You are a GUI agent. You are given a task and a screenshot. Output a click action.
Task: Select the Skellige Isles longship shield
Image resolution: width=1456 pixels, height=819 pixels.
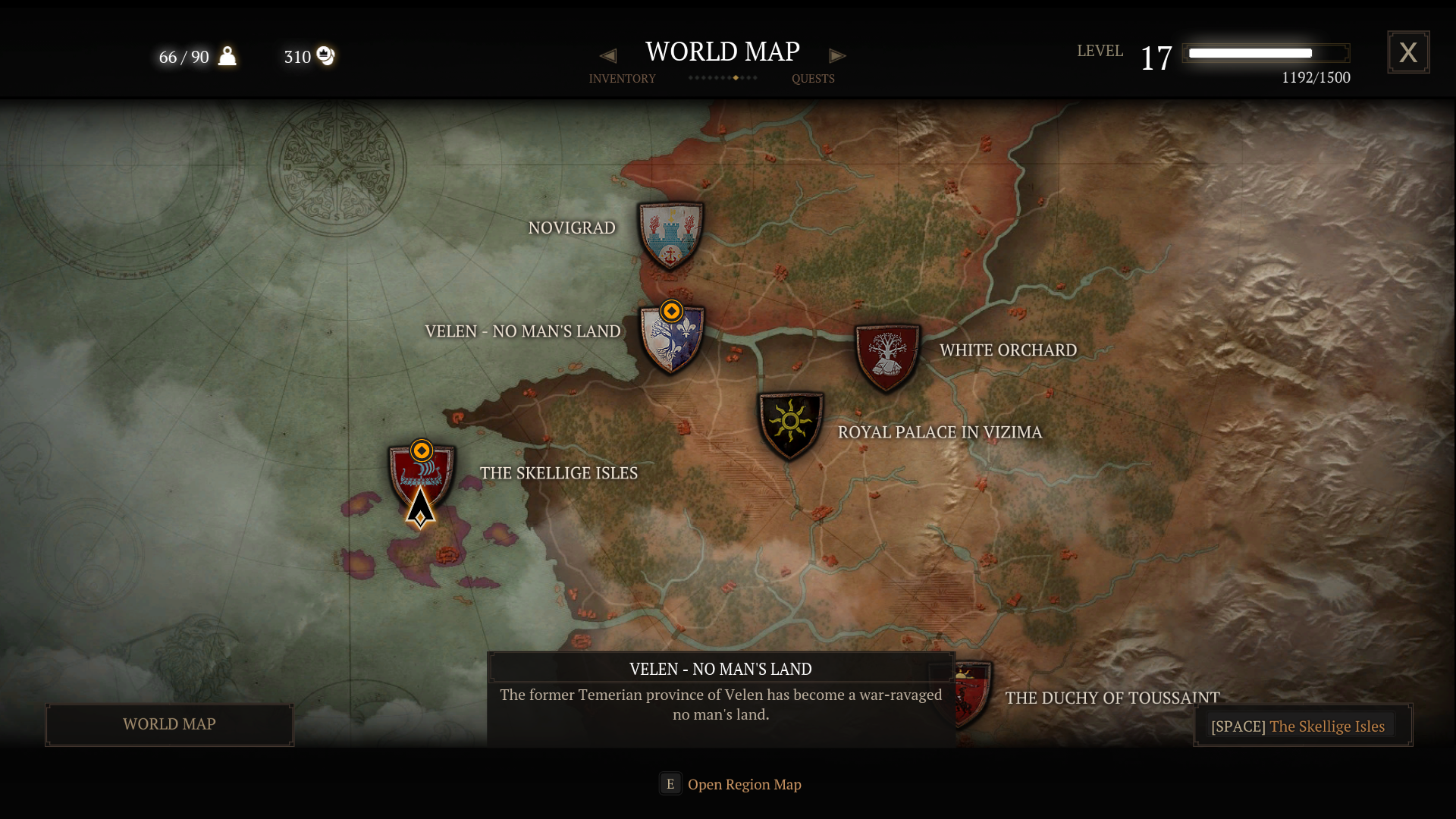click(422, 478)
